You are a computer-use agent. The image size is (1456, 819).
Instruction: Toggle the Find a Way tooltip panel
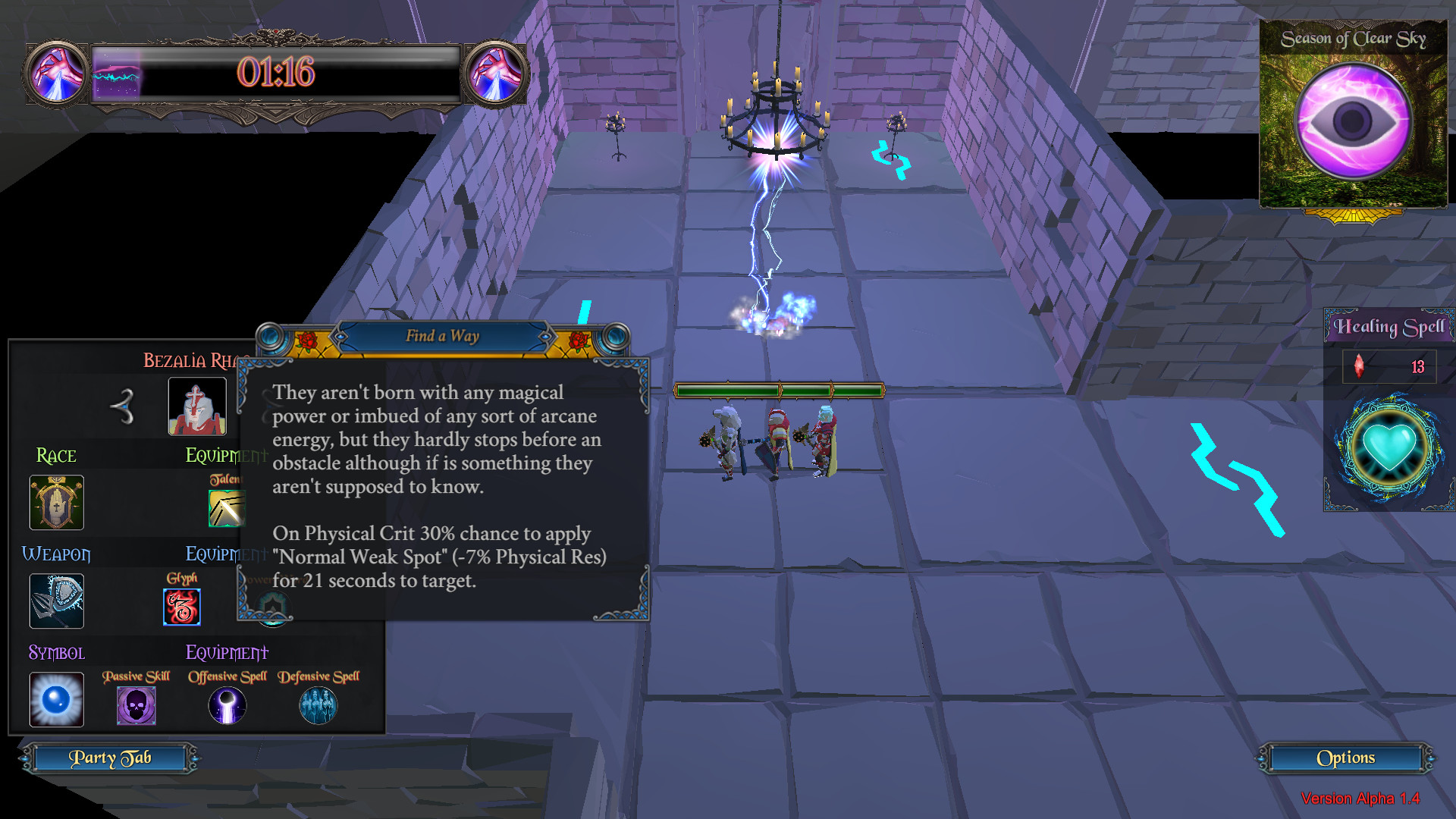(x=444, y=485)
